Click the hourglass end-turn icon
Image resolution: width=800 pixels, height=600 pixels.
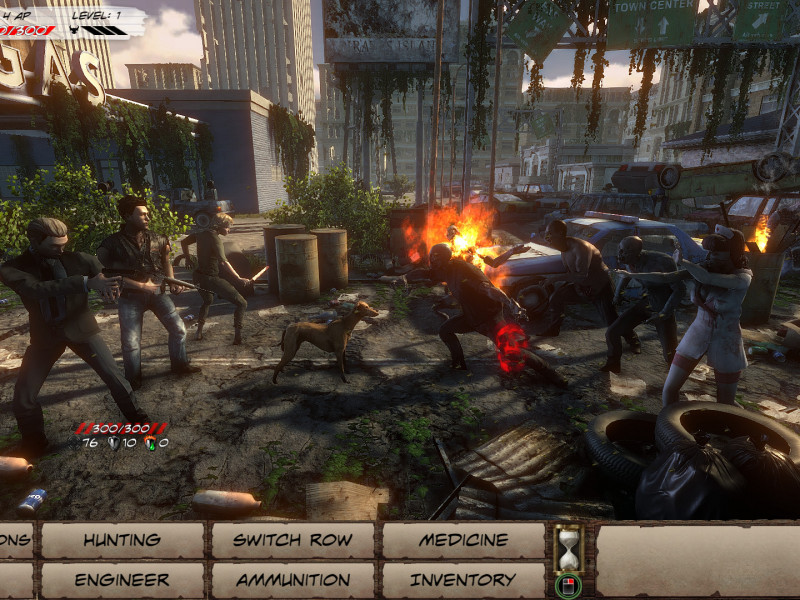point(568,548)
